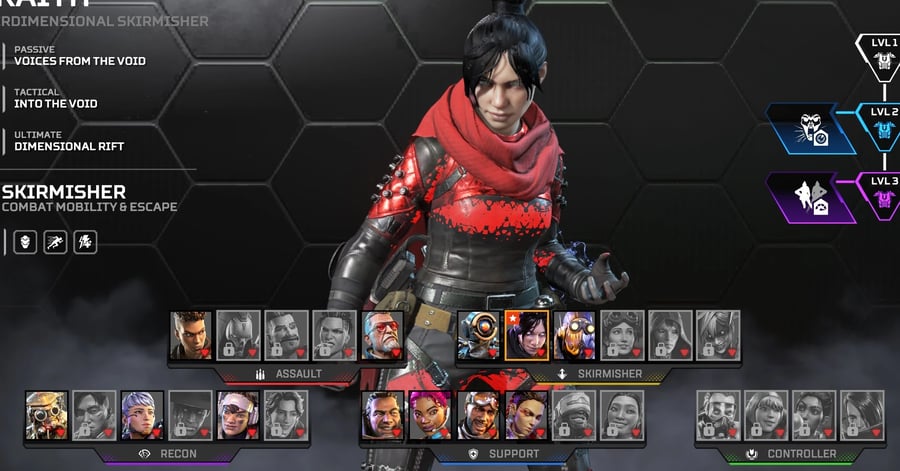The height and width of the screenshot is (471, 900).
Task: Pick the Ballistic portrait with red glasses
Action: 381,335
